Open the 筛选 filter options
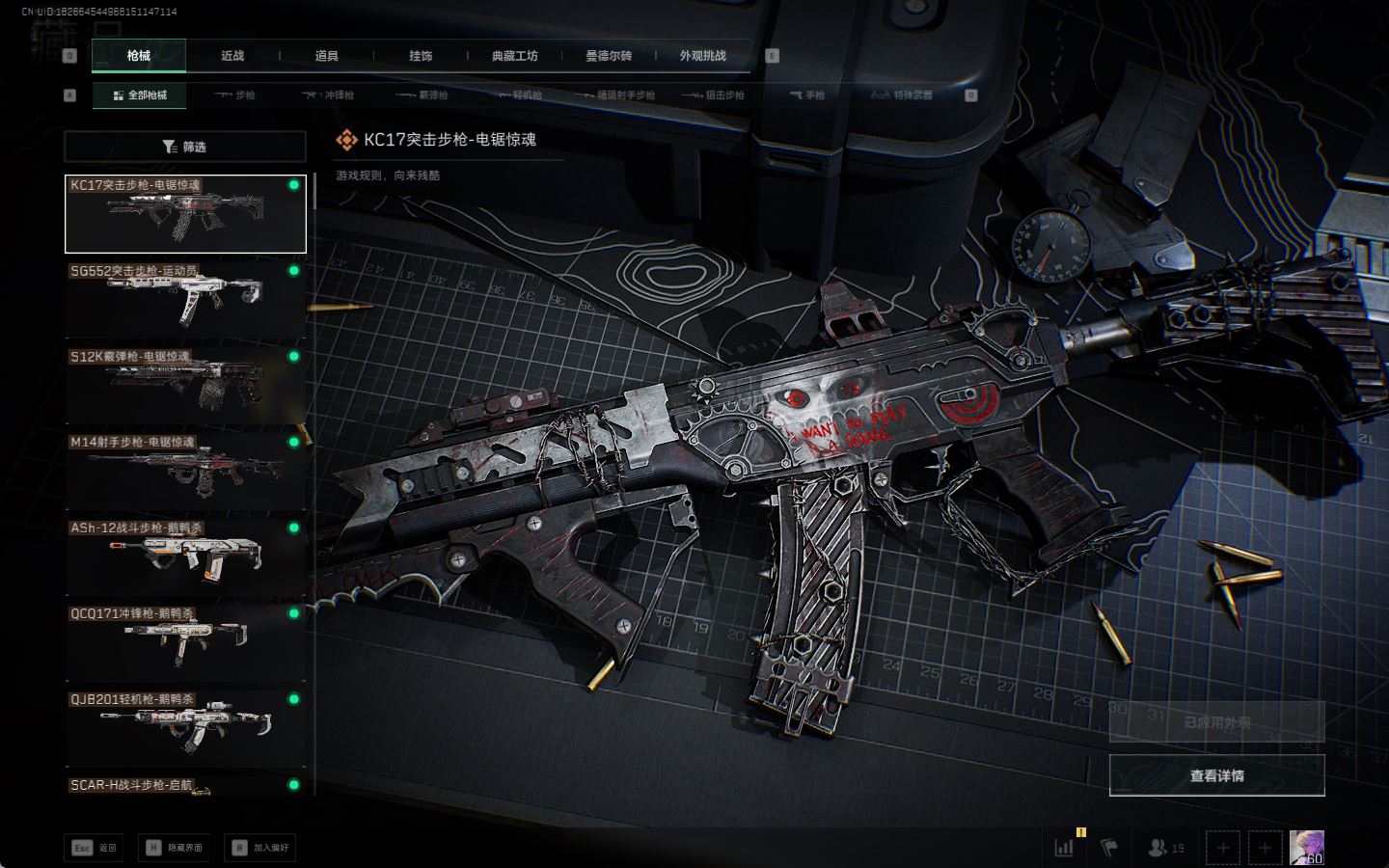1389x868 pixels. click(184, 147)
